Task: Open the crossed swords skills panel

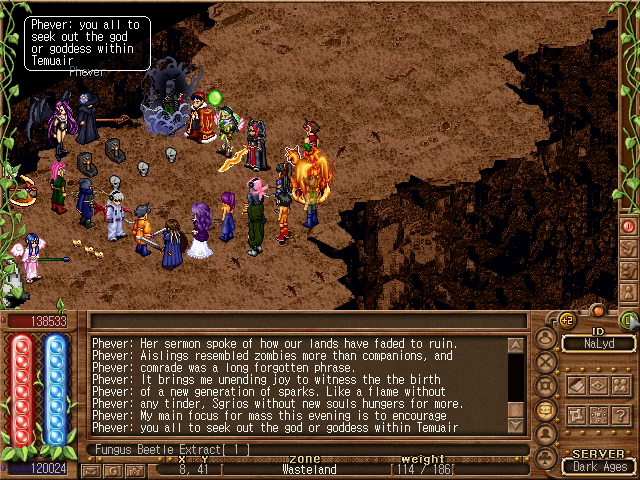Action: pyautogui.click(x=546, y=363)
